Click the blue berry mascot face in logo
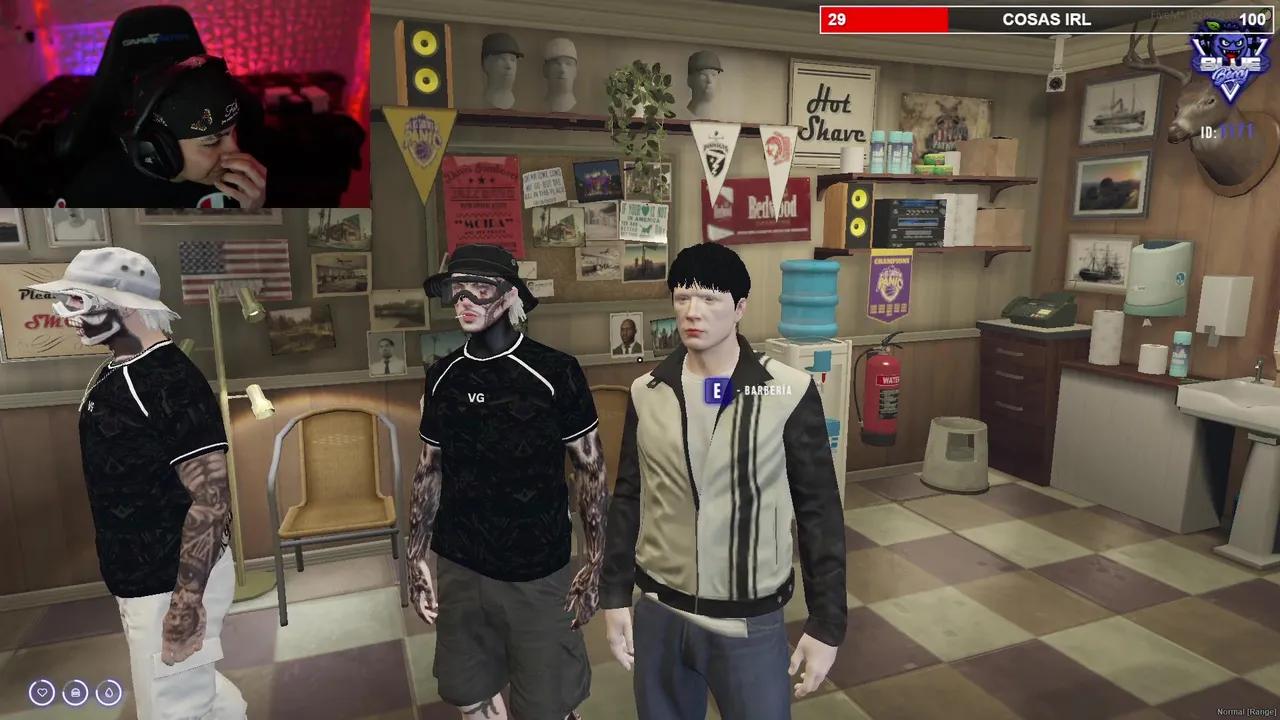The image size is (1280, 720). point(1228,46)
